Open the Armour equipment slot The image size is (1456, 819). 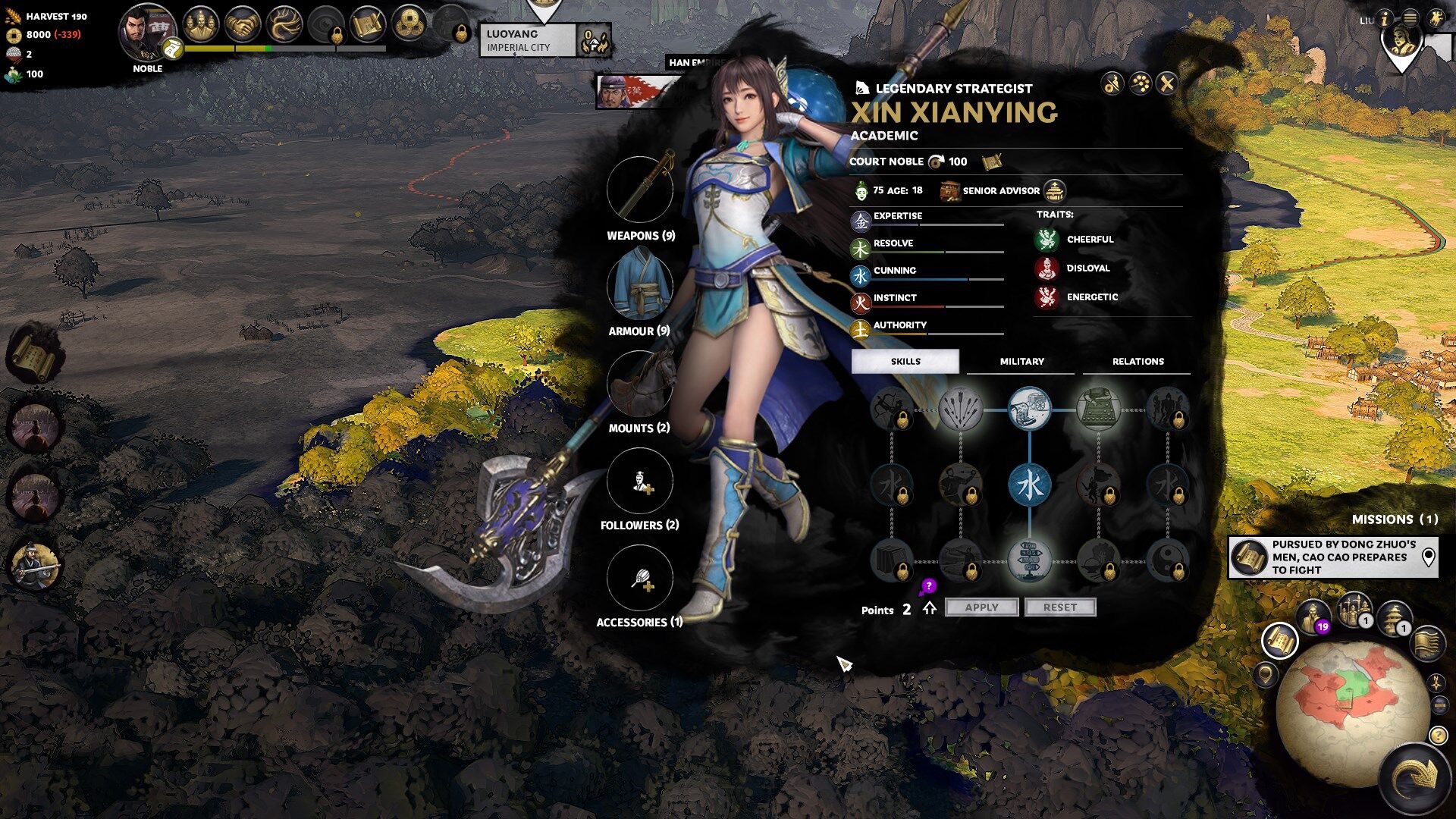click(640, 287)
